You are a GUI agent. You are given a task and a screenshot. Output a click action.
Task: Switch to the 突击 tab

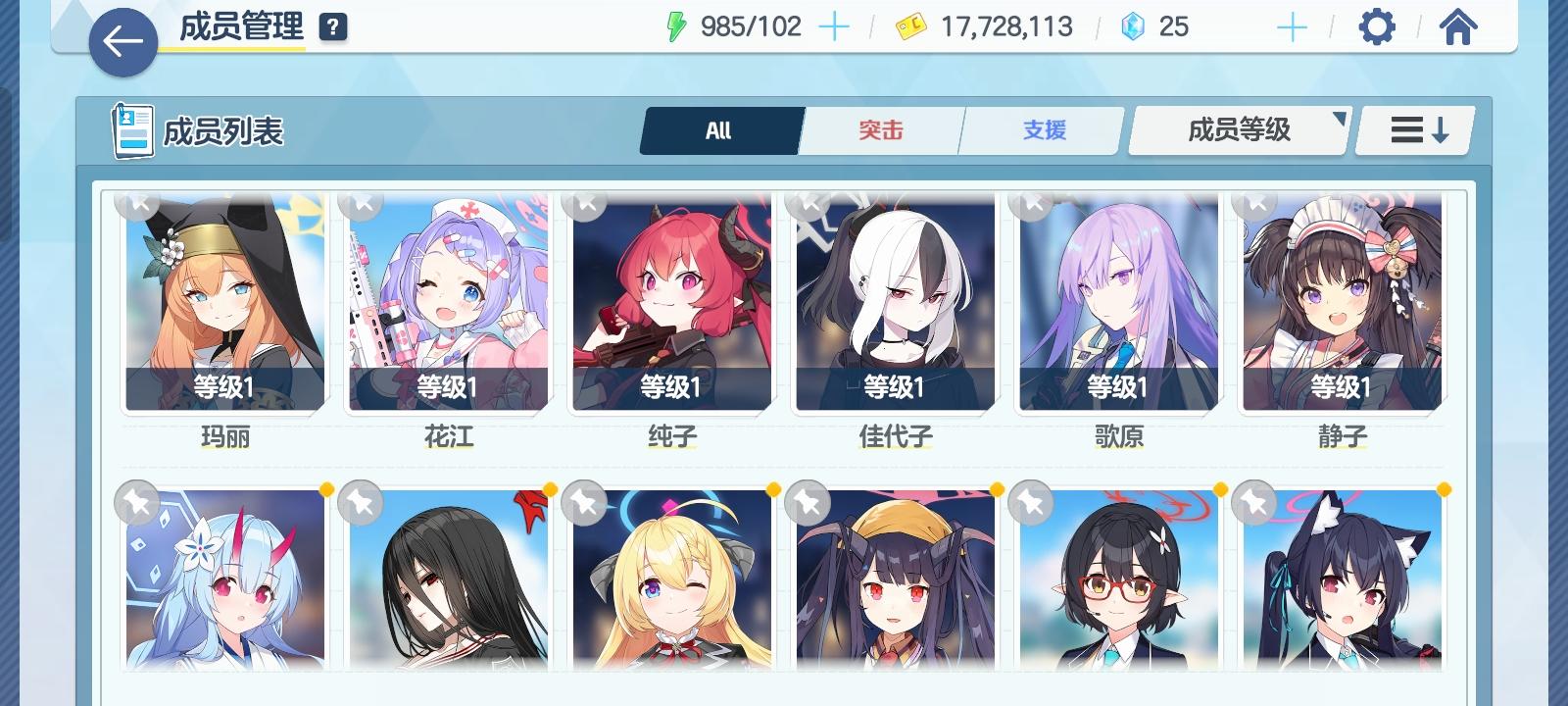coord(879,128)
